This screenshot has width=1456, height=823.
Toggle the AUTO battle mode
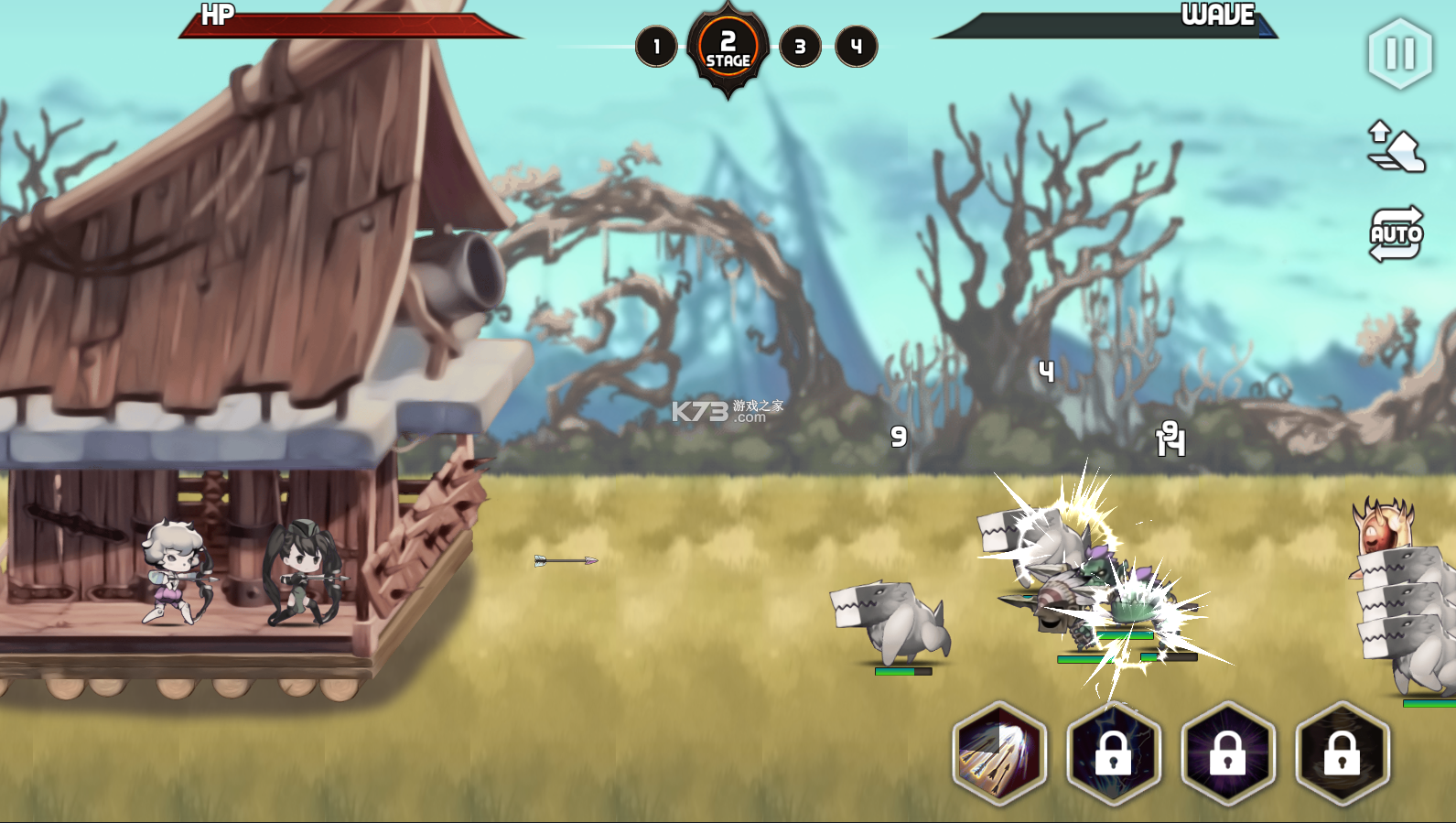point(1396,234)
